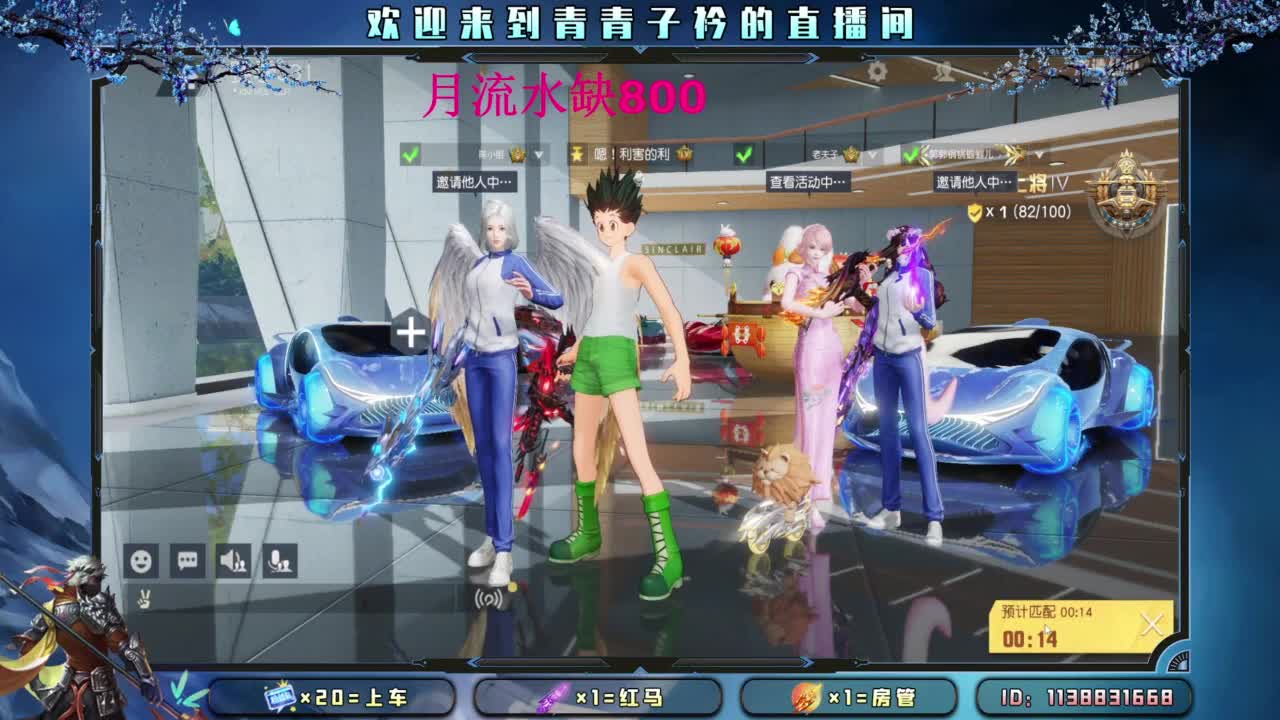Click the 查看活动中… activity button

(x=808, y=180)
